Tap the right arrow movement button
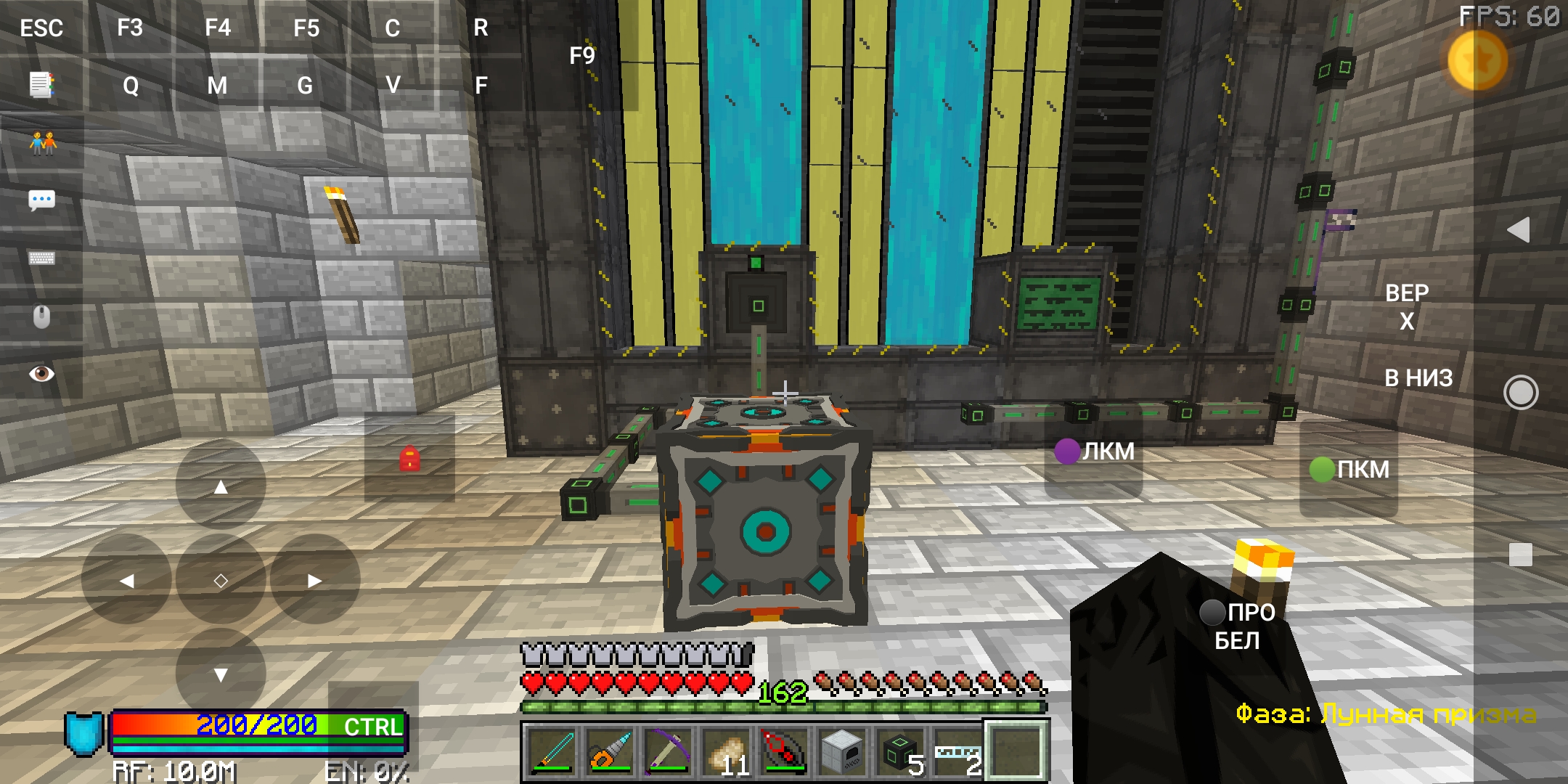 click(x=314, y=580)
